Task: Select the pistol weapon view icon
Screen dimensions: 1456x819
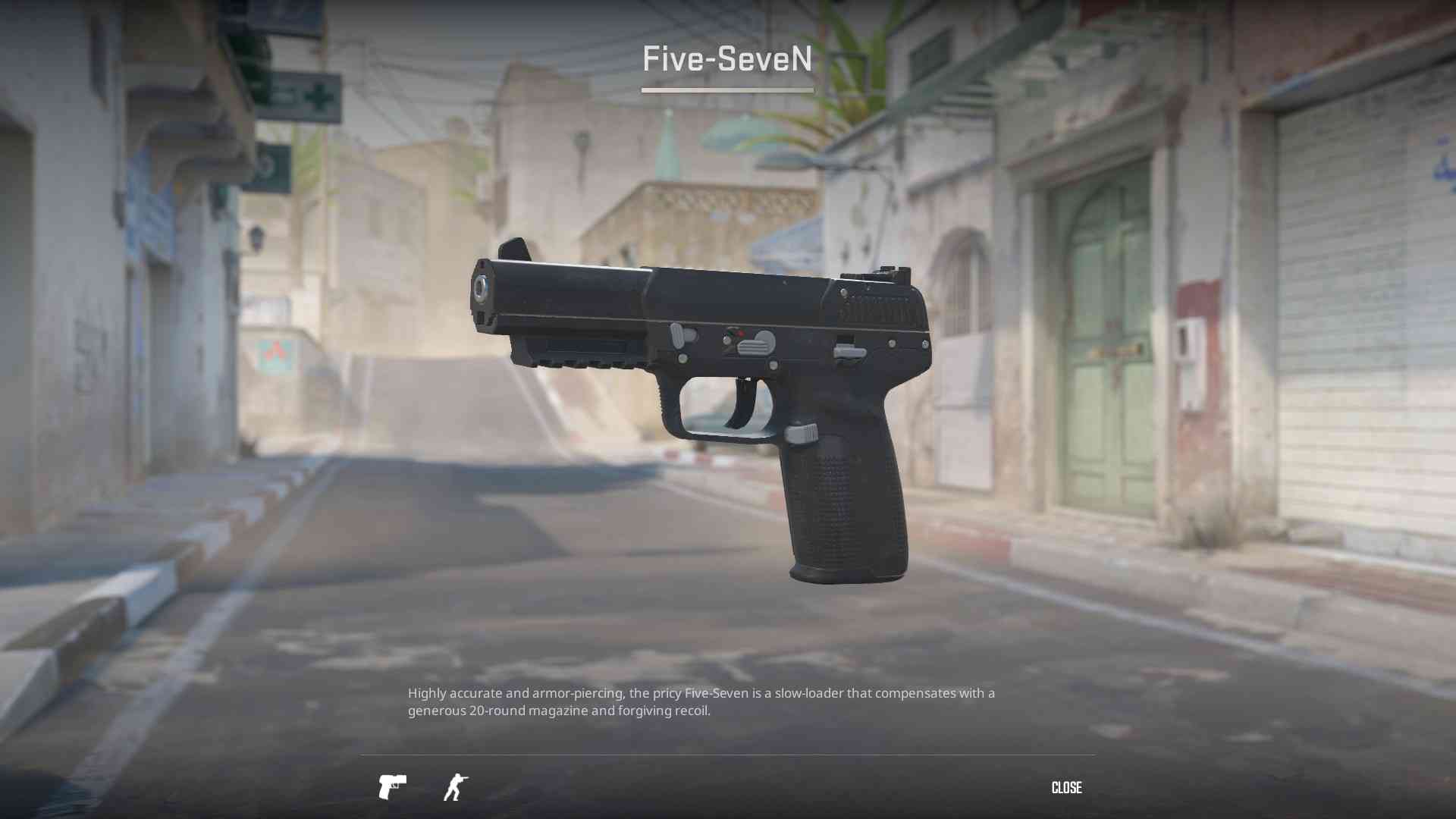Action: [392, 787]
